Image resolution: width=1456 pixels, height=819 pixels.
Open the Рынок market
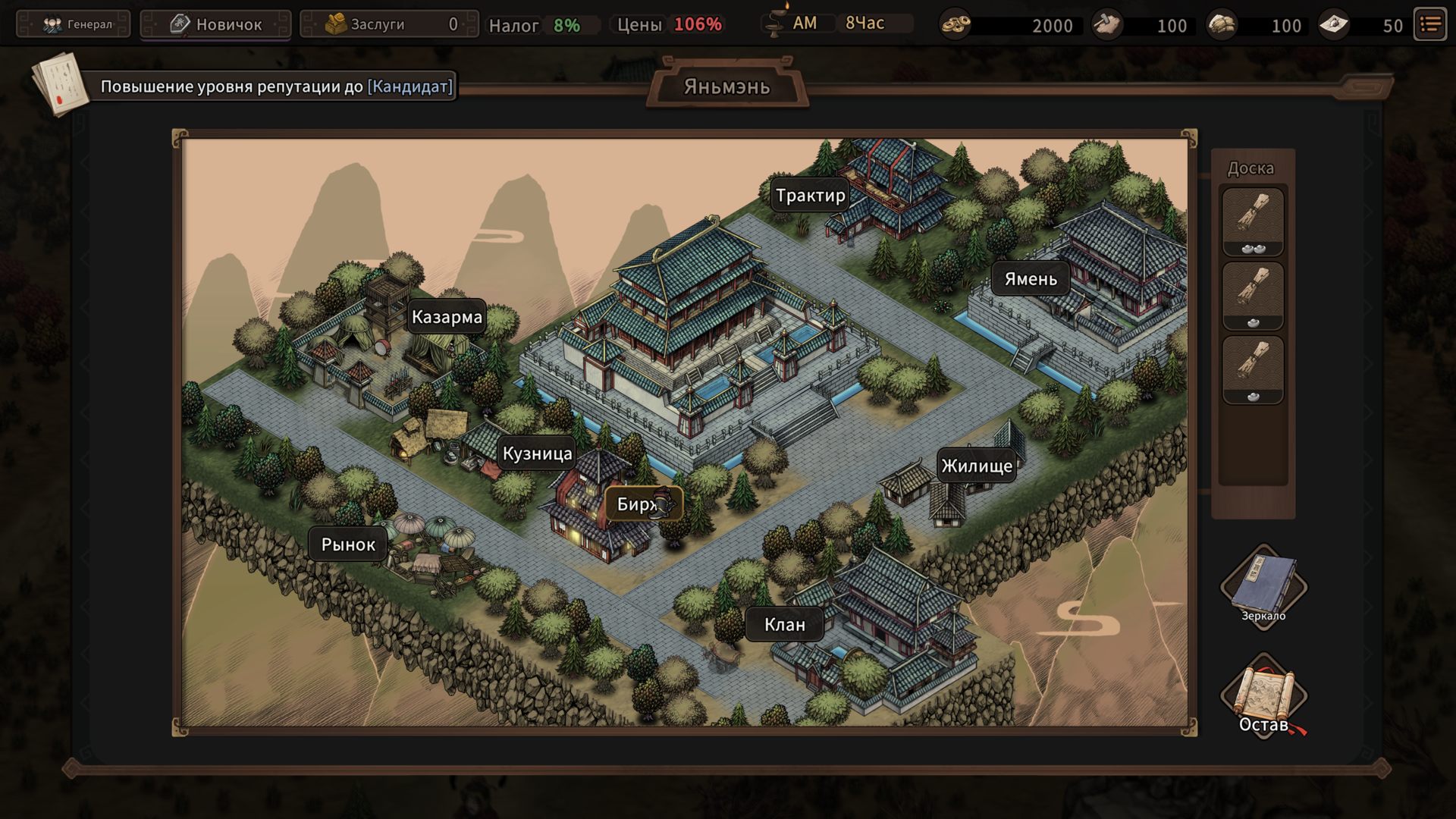pyautogui.click(x=348, y=544)
